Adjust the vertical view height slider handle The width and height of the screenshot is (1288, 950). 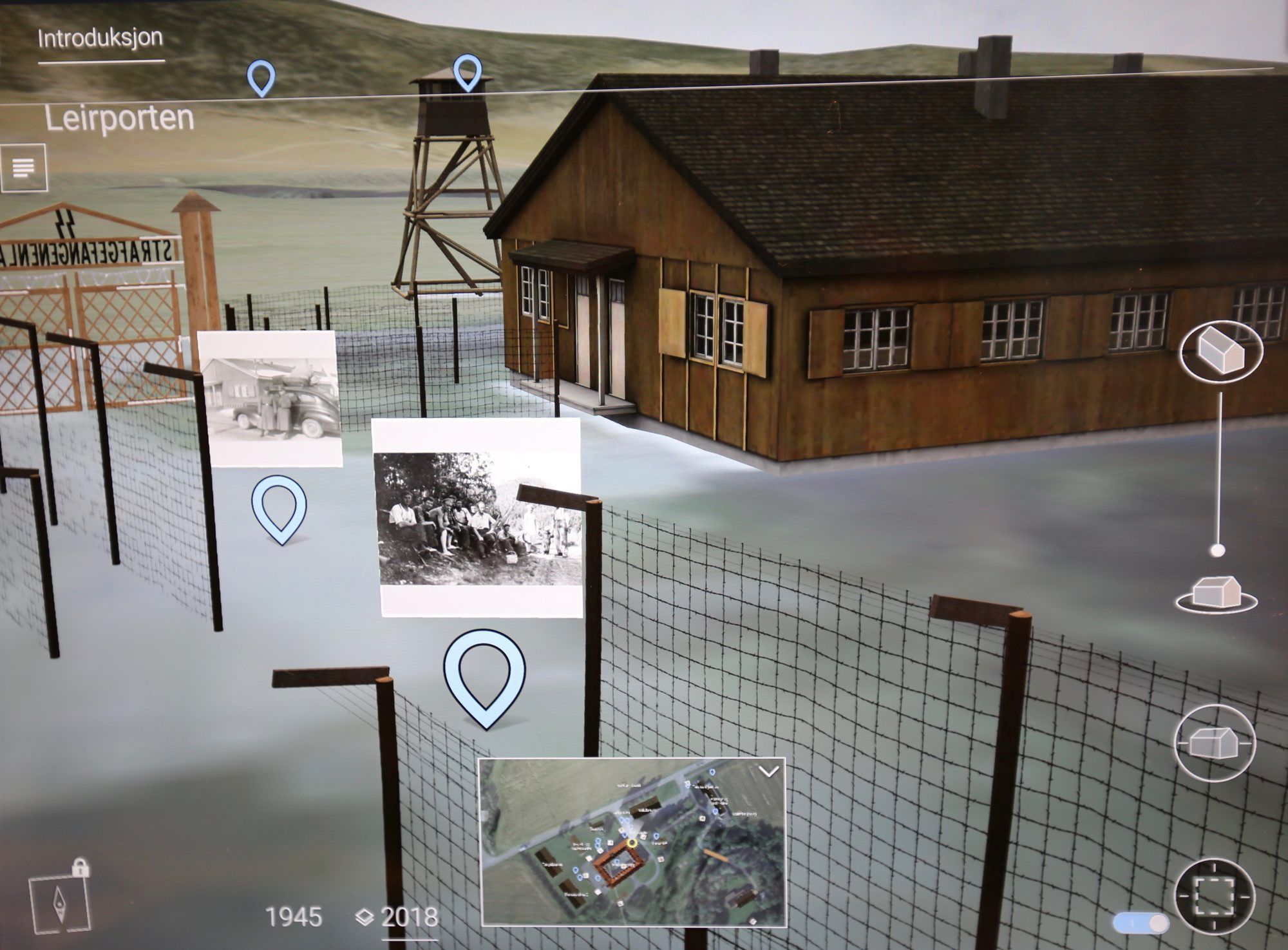tap(1217, 551)
